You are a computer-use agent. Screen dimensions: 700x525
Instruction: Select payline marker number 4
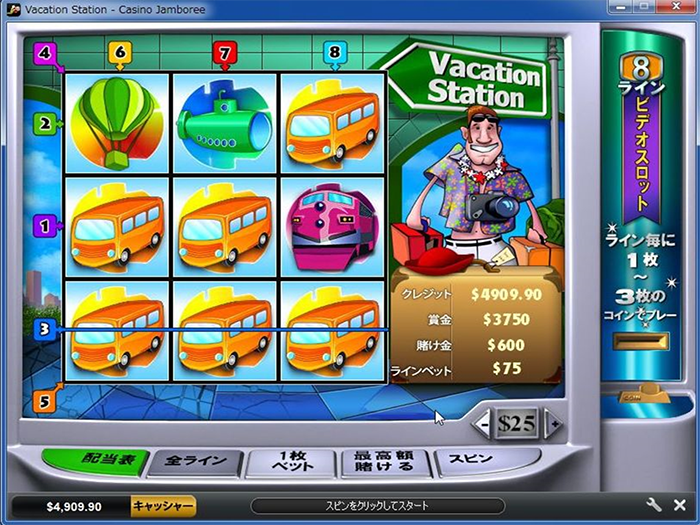[x=43, y=51]
